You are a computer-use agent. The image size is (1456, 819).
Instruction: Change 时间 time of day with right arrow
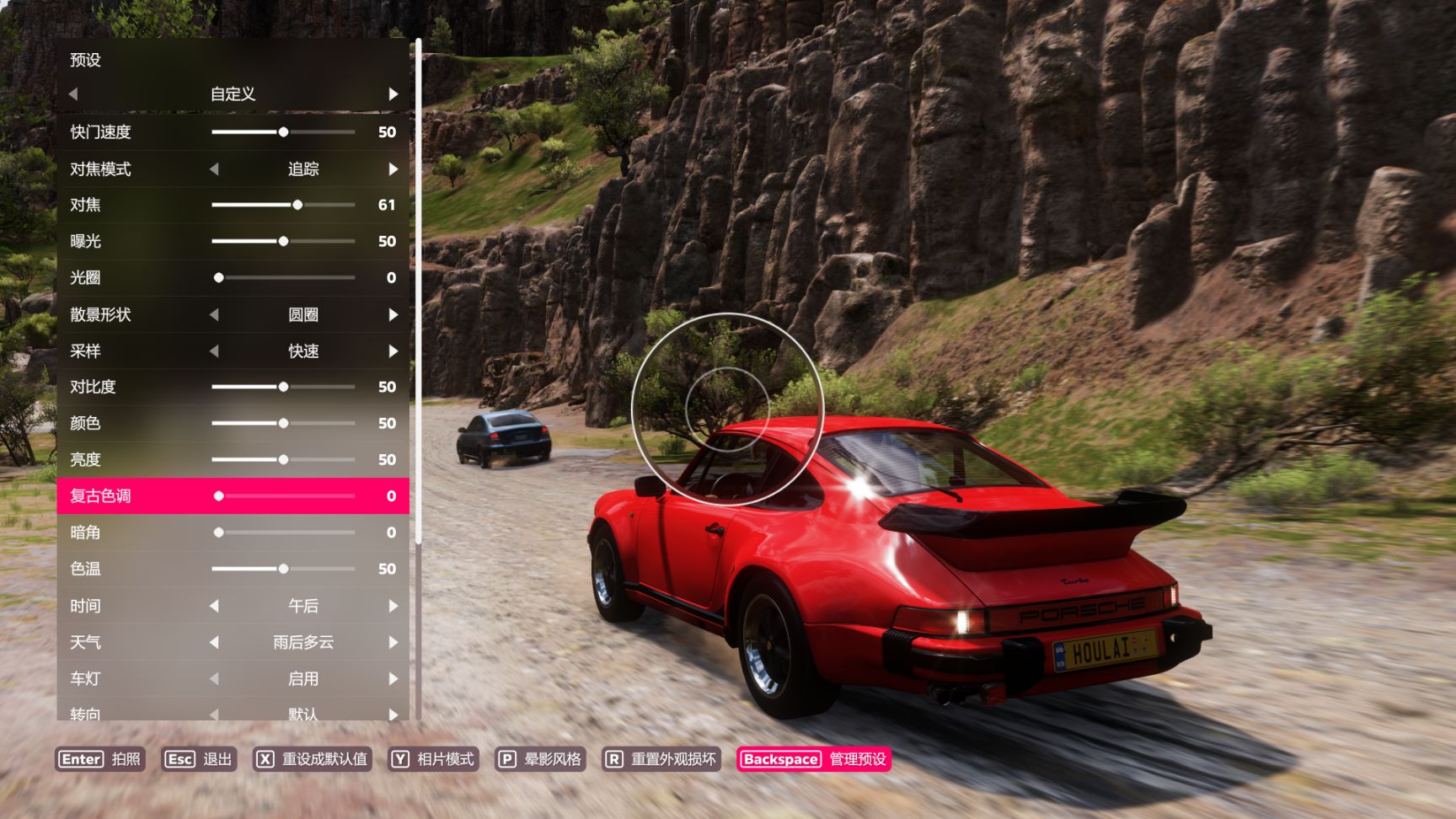(393, 606)
